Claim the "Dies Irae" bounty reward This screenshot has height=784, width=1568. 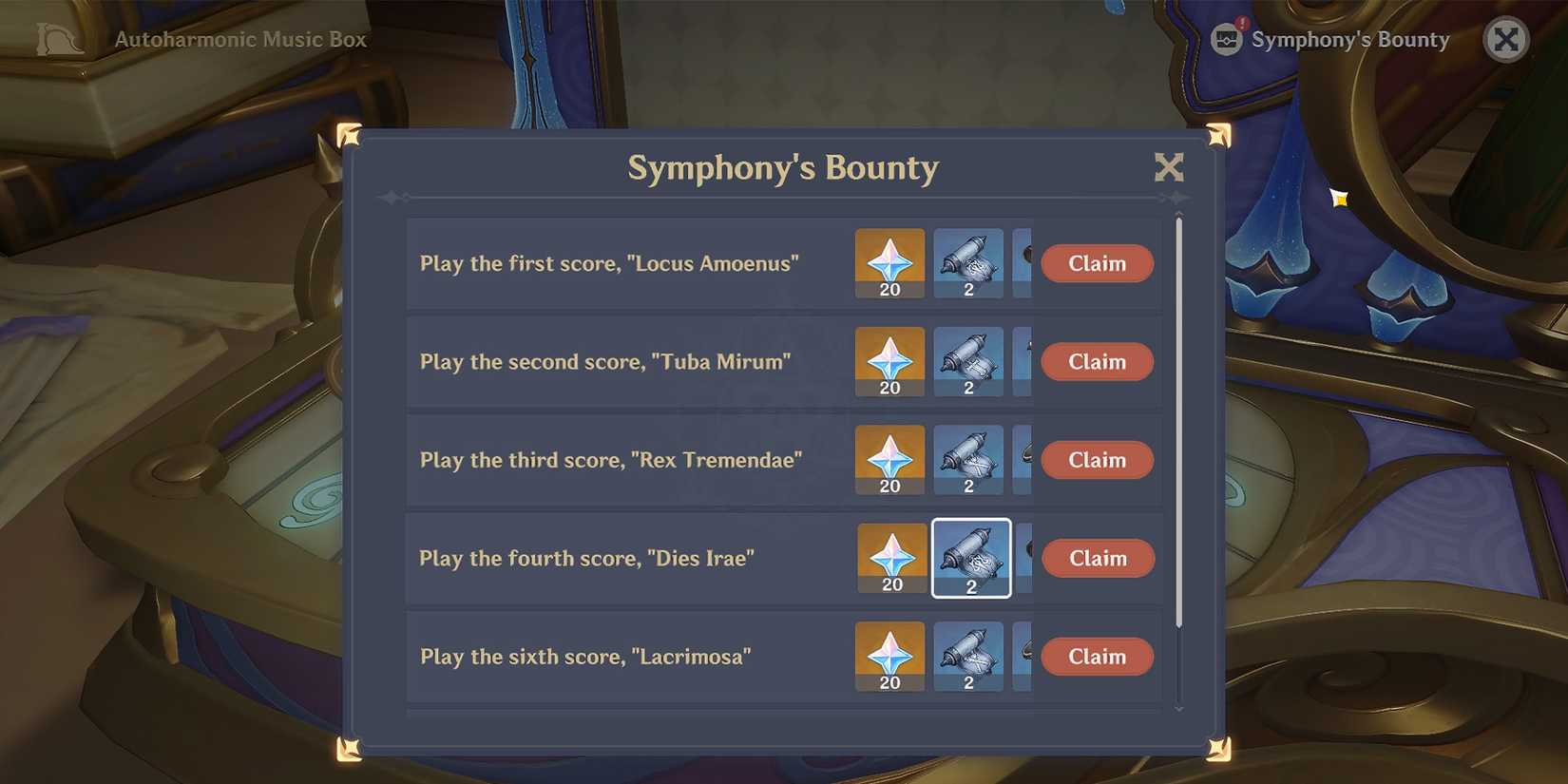1098,558
